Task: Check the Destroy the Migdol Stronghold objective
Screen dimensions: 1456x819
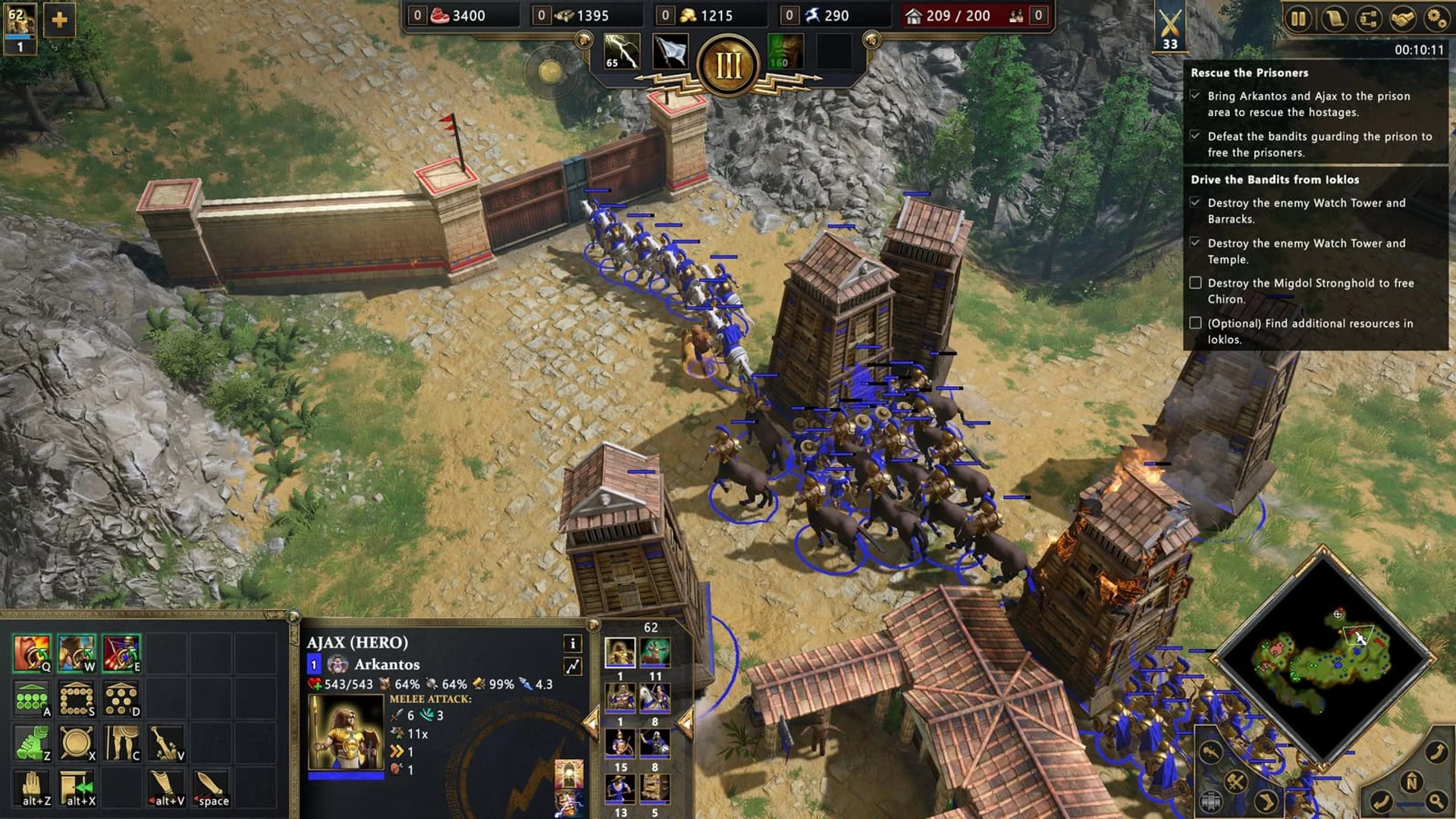Action: click(x=1197, y=284)
